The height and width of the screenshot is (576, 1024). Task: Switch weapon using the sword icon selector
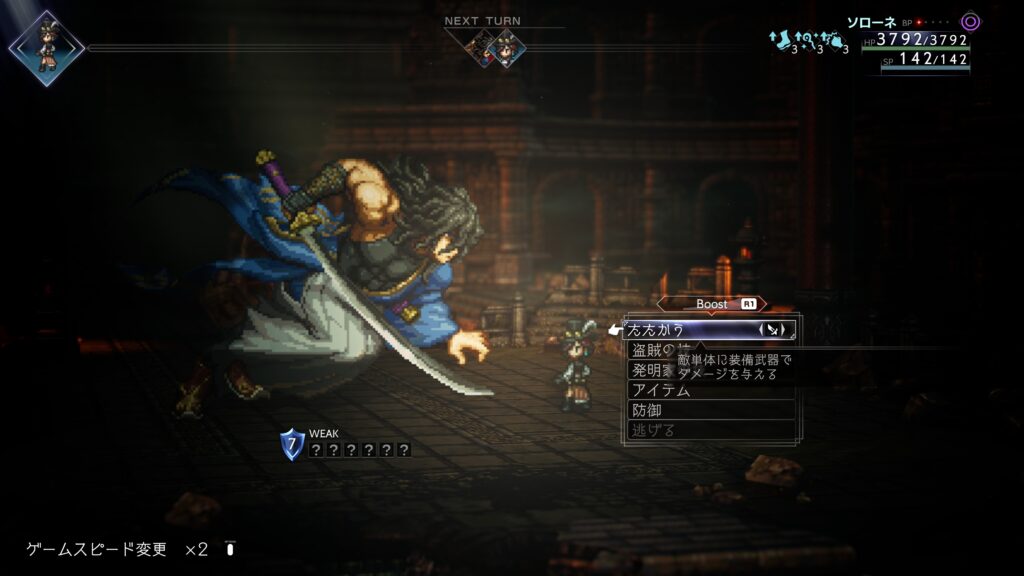coord(776,329)
